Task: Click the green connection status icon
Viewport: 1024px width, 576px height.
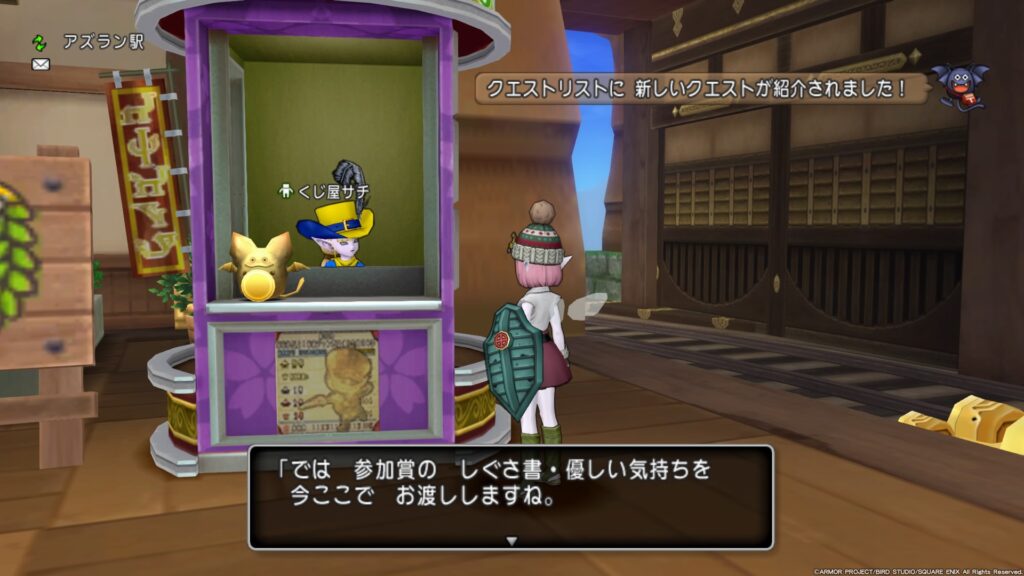Action: 40,42
